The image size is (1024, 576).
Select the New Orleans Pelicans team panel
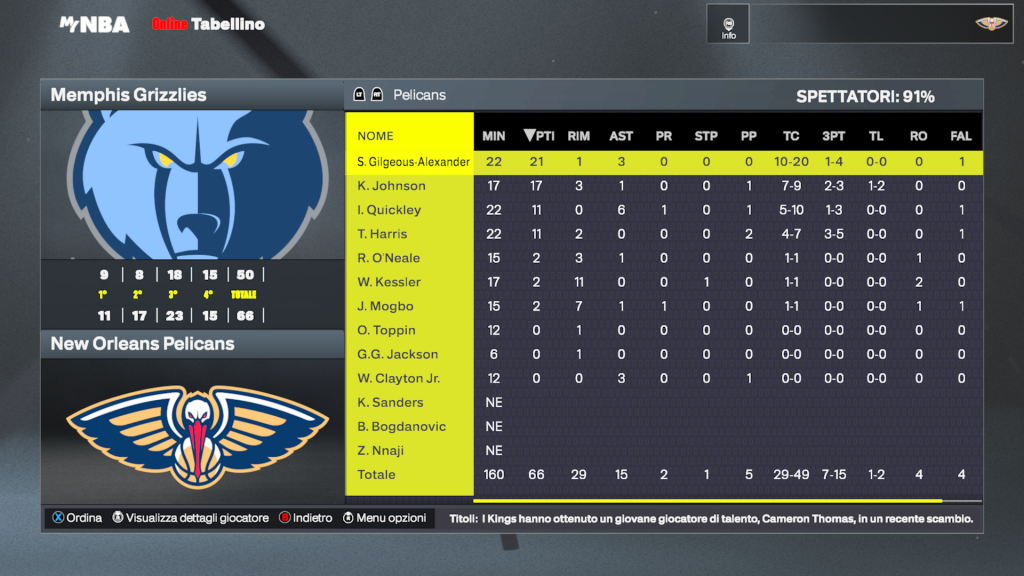192,343
